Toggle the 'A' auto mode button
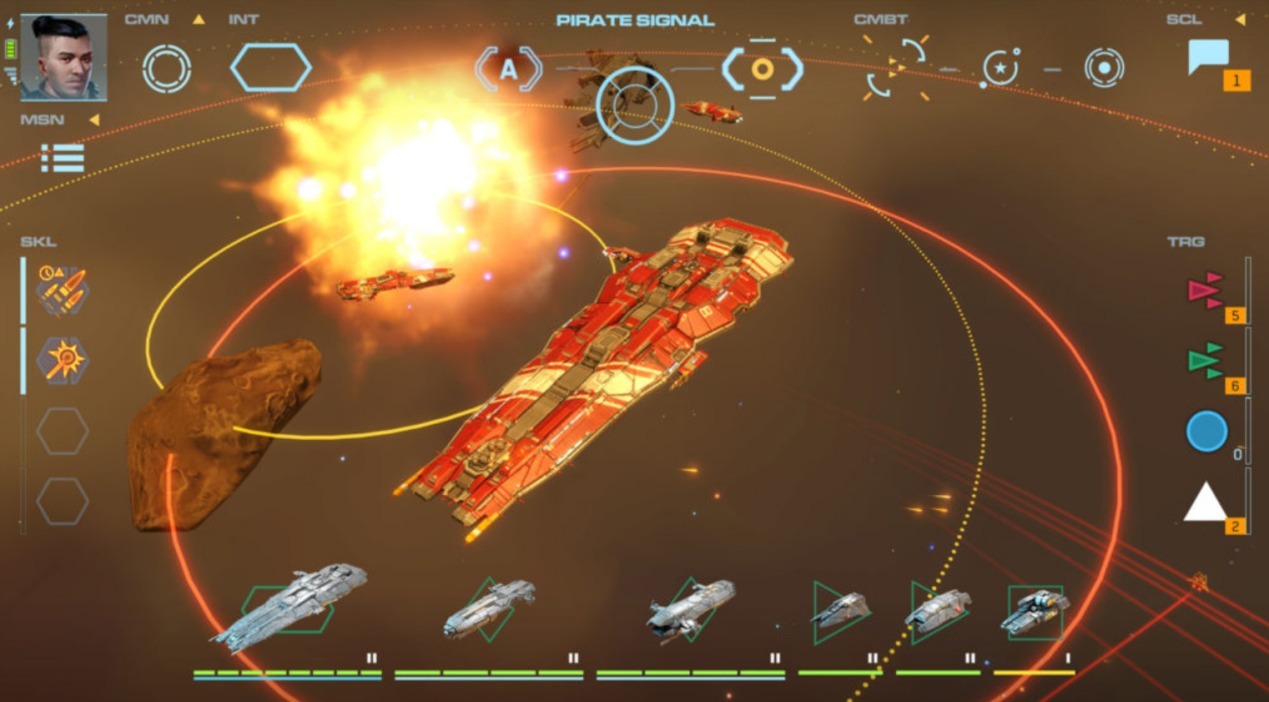This screenshot has width=1269, height=702. tap(509, 69)
